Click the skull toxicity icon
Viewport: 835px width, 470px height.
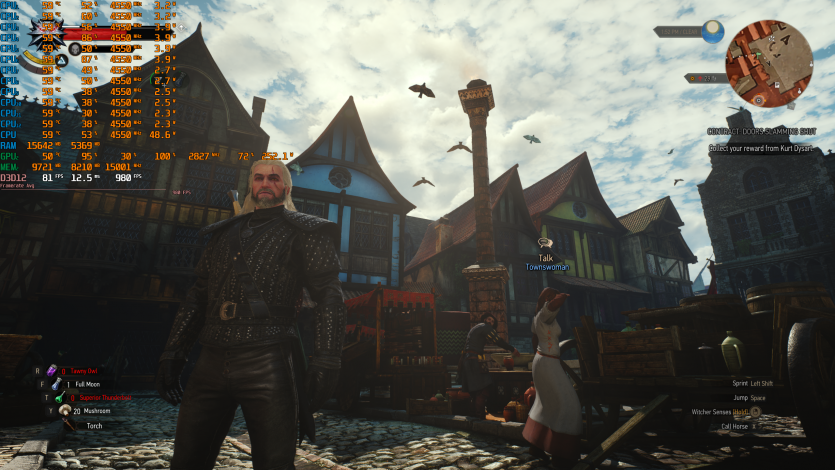point(75,48)
